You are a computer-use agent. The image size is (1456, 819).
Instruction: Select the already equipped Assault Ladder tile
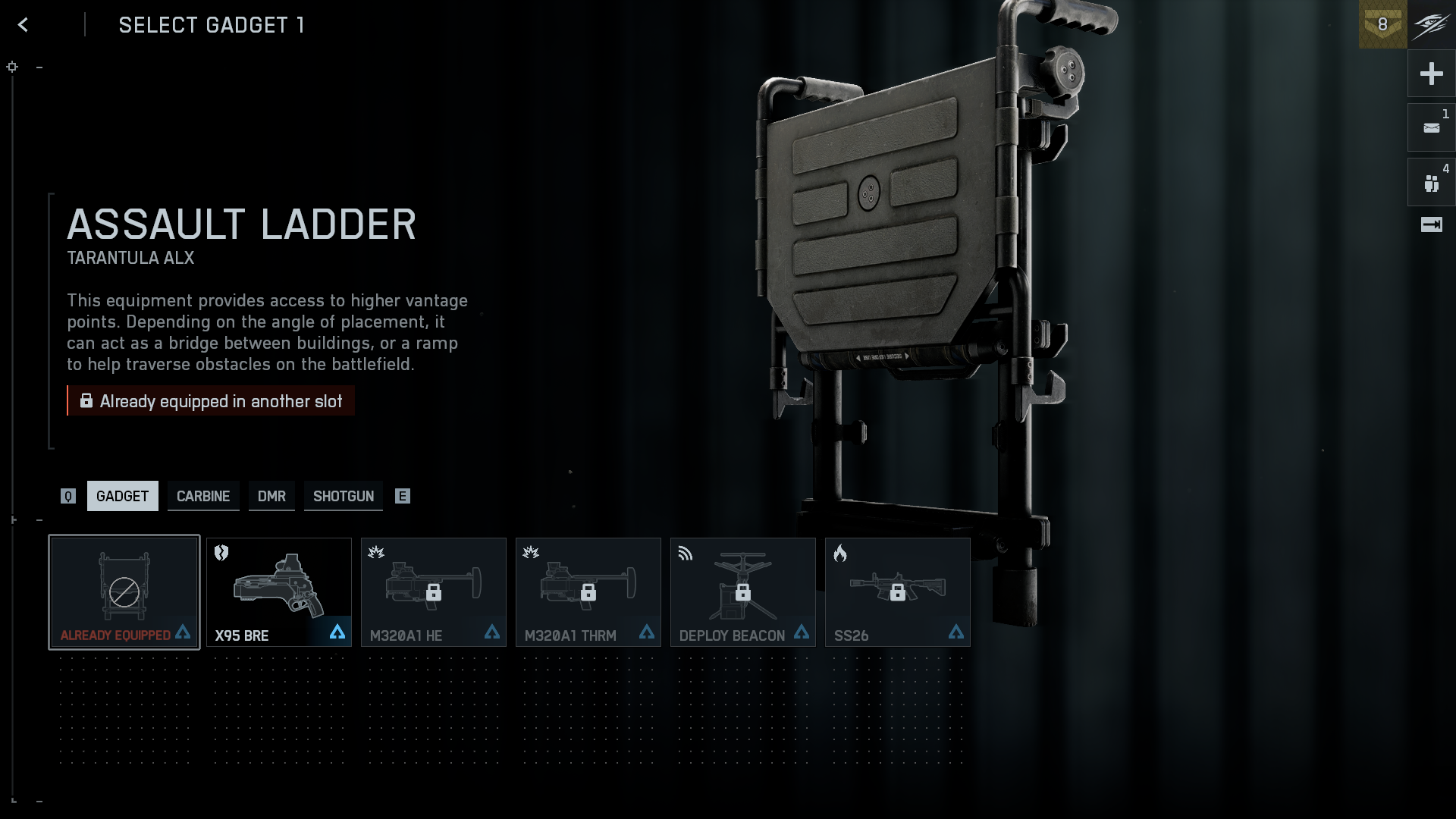(124, 592)
